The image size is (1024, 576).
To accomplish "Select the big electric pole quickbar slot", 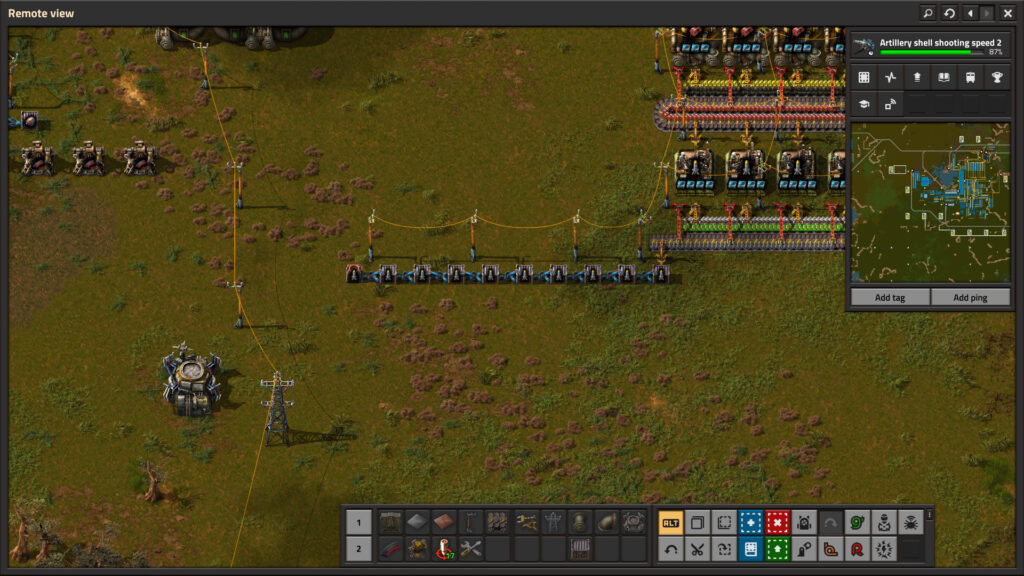I will pyautogui.click(x=553, y=522).
